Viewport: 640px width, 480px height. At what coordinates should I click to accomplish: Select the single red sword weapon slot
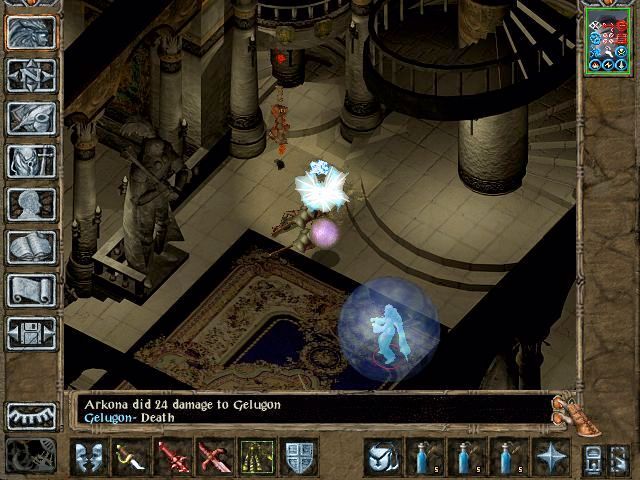172,457
